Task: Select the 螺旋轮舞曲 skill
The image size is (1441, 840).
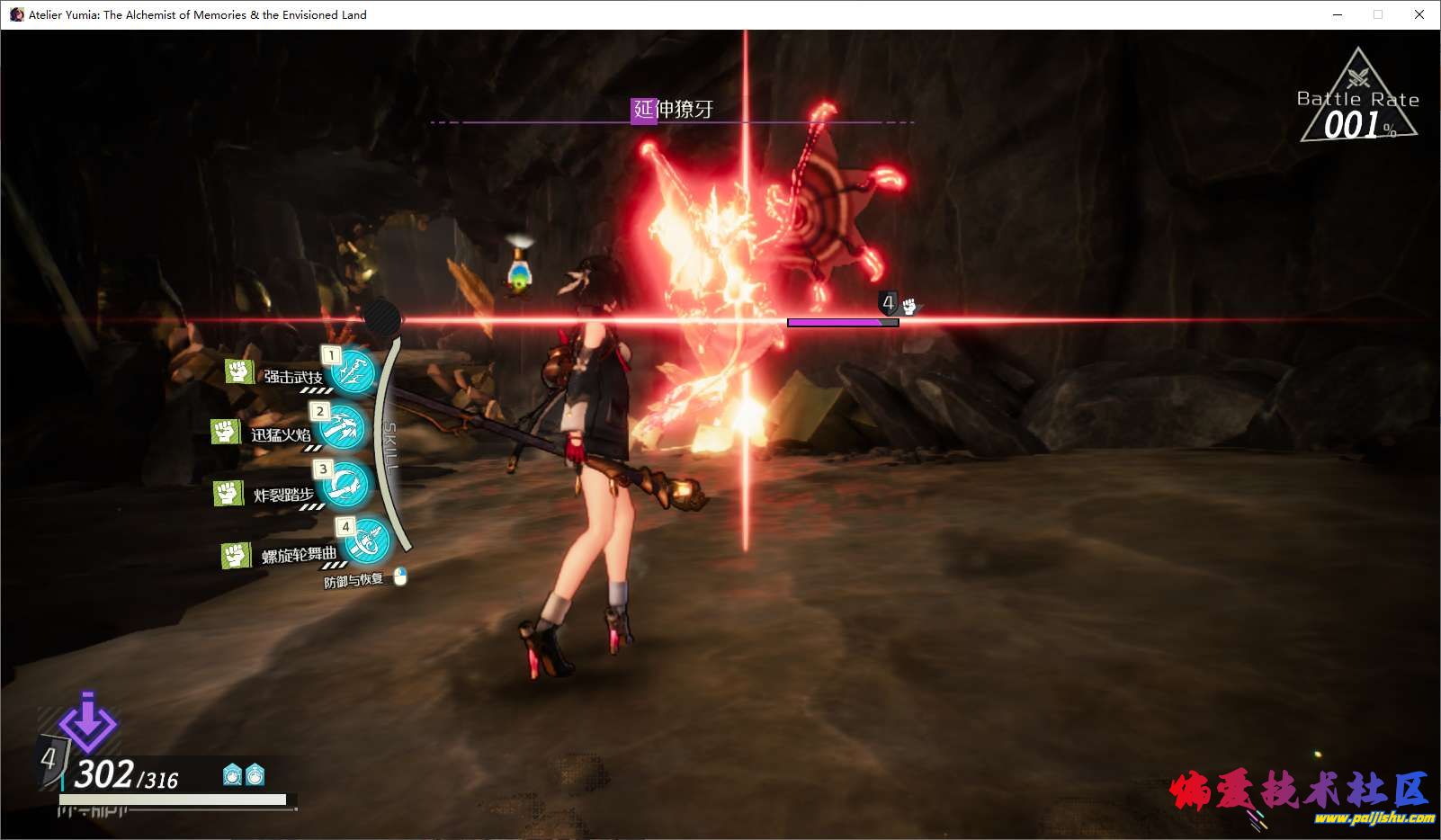Action: tap(367, 542)
